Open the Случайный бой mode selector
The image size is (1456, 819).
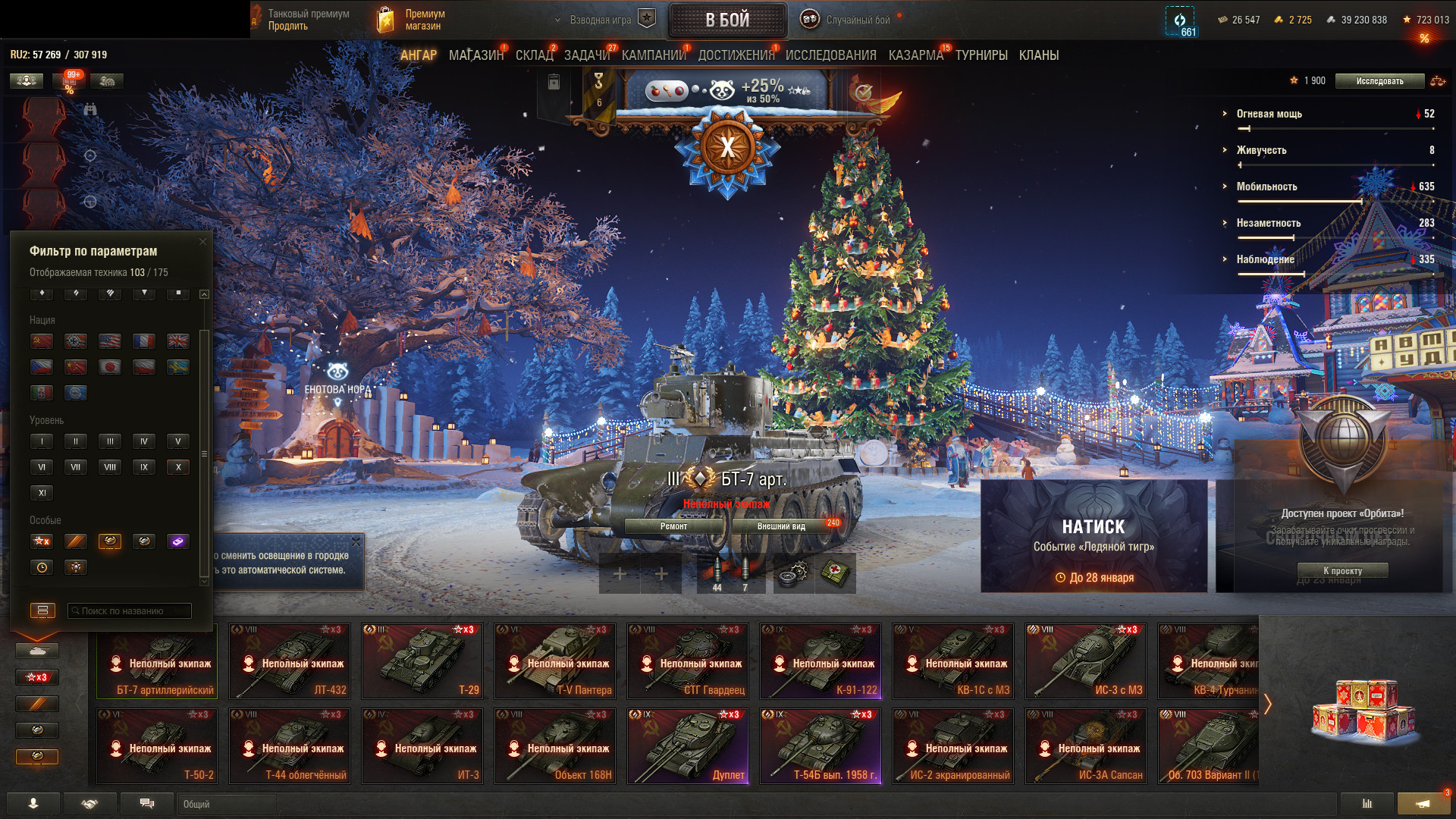tap(857, 20)
